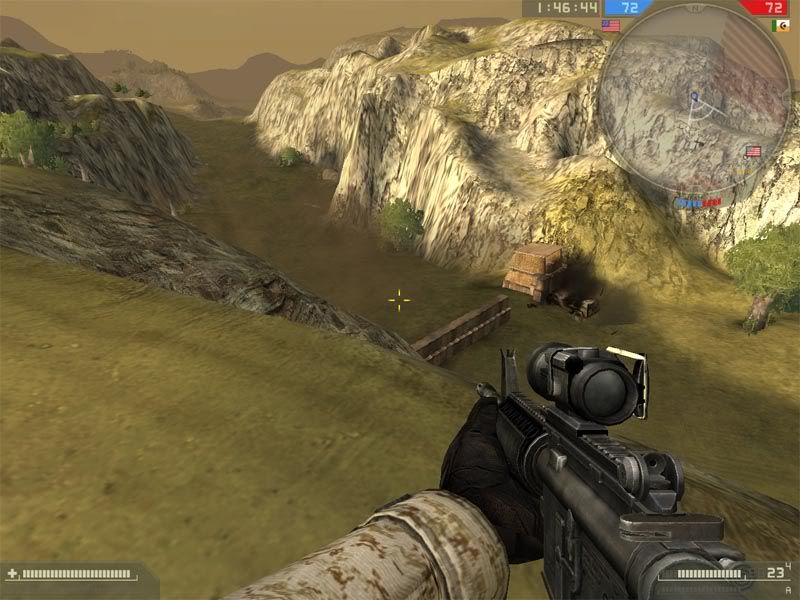800x600 pixels.
Task: Click the MEC team flag under red tickets
Action: [780, 26]
